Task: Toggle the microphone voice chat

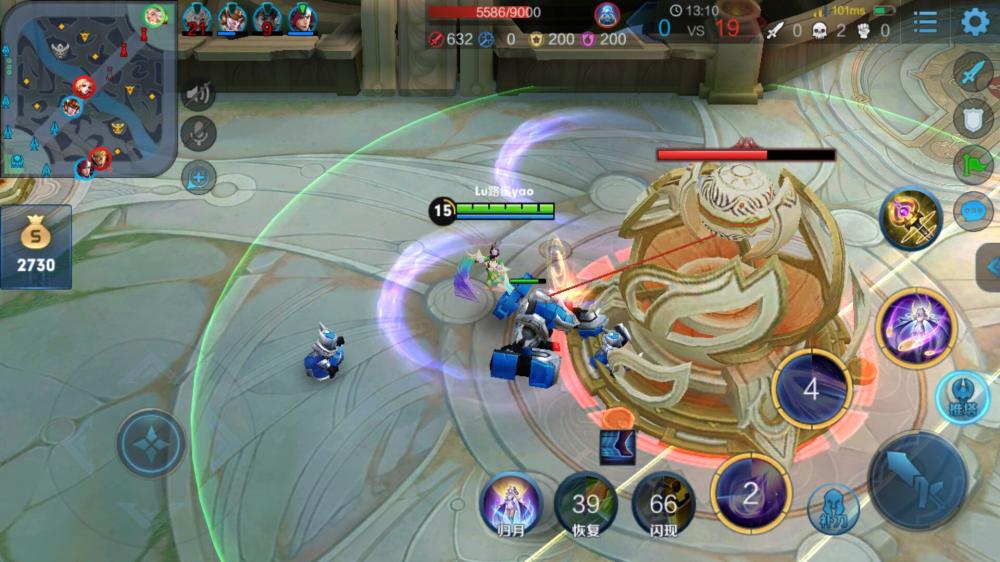Action: point(198,133)
